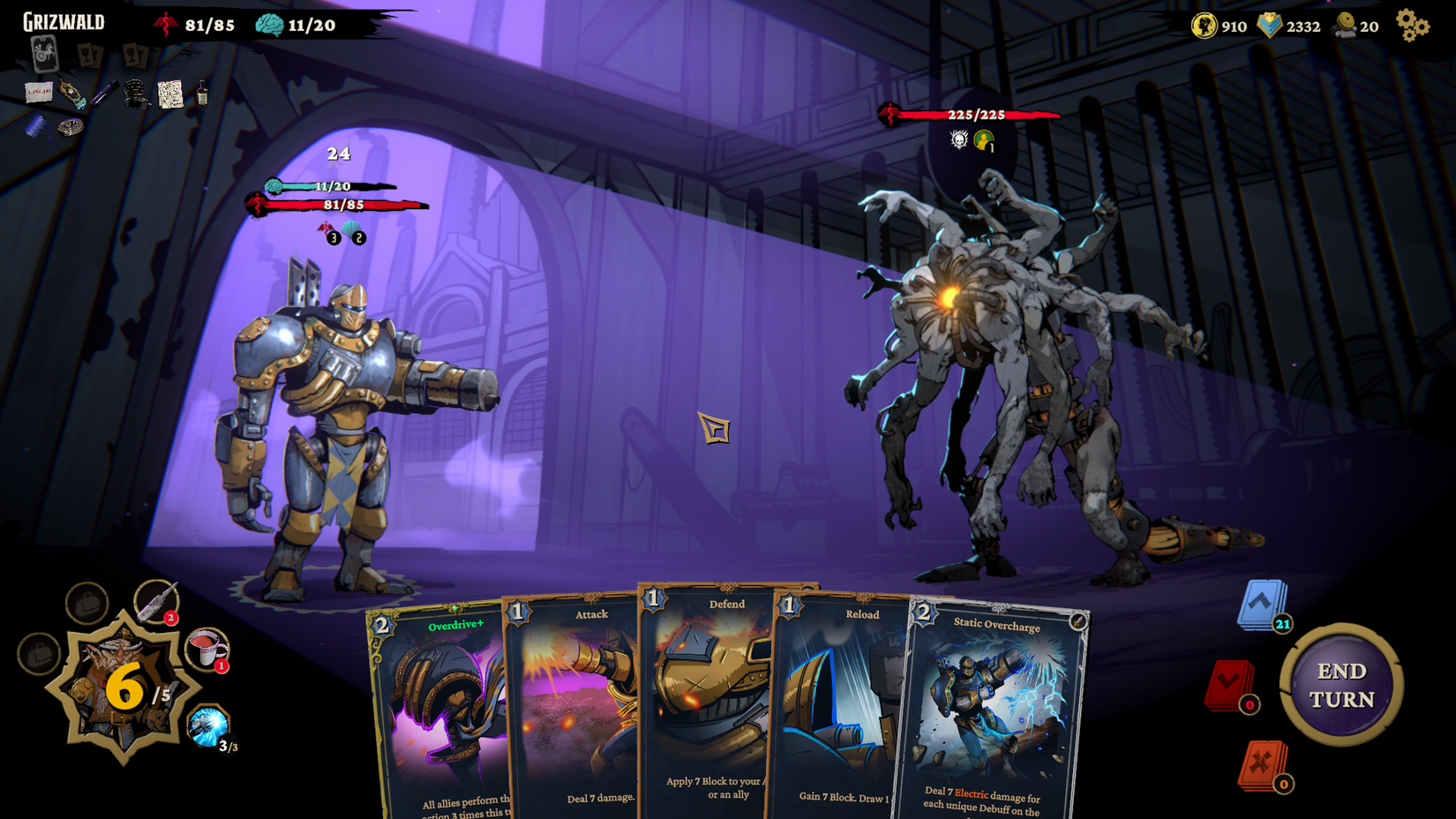Open the settings gear menu
This screenshot has height=819, width=1456.
1412,26
